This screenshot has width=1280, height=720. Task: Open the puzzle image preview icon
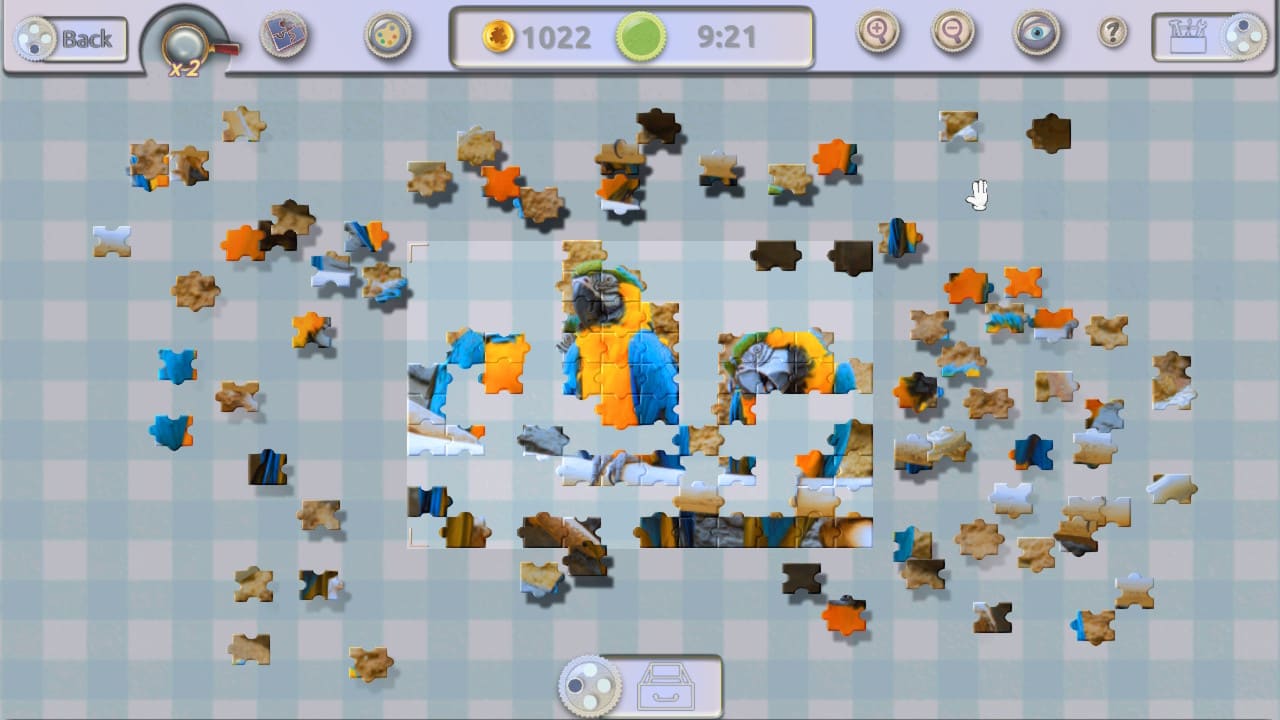pos(284,32)
